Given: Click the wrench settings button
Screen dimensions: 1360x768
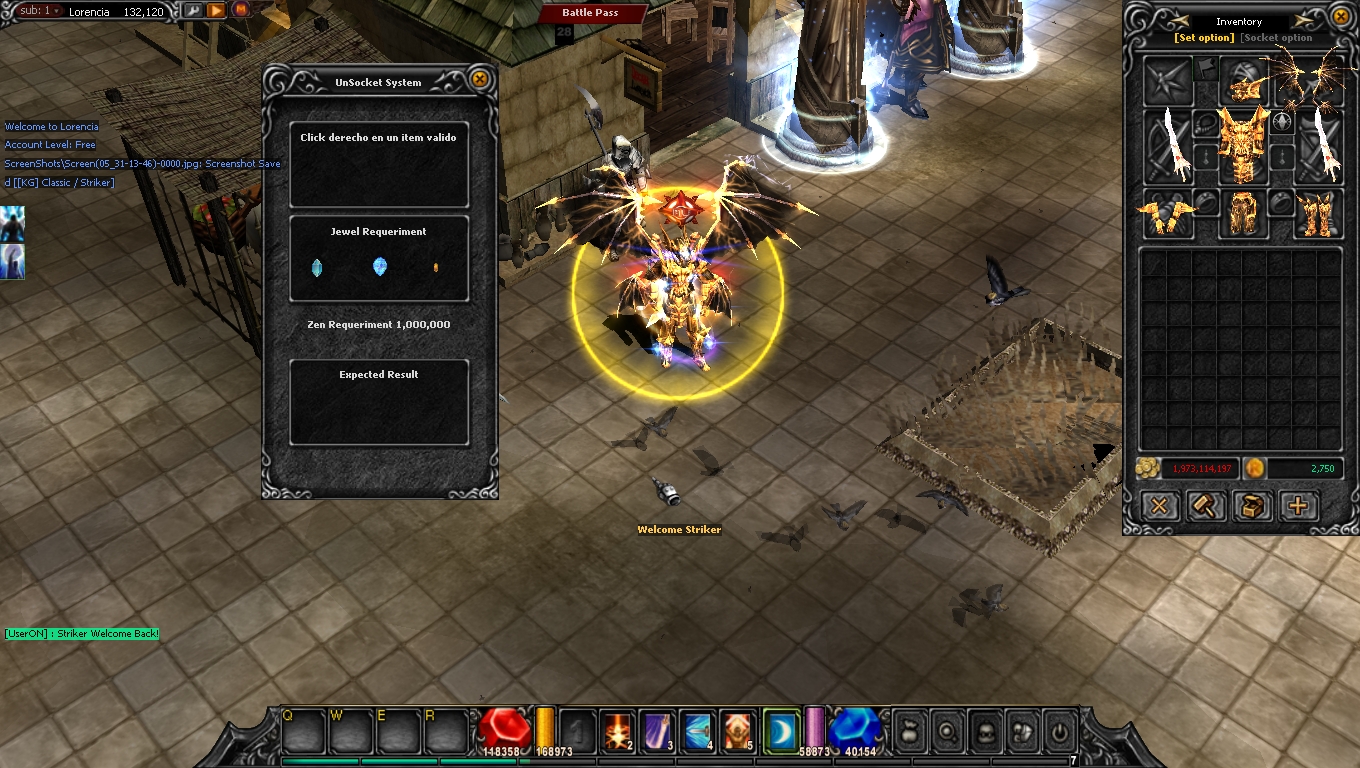Looking at the screenshot, I should coord(193,11).
